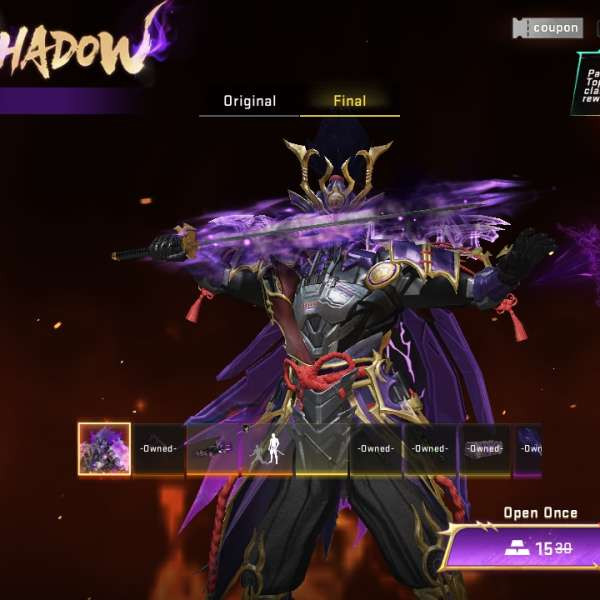Select the highlighted purple armor set thumbnail
The image size is (600, 600).
point(104,448)
